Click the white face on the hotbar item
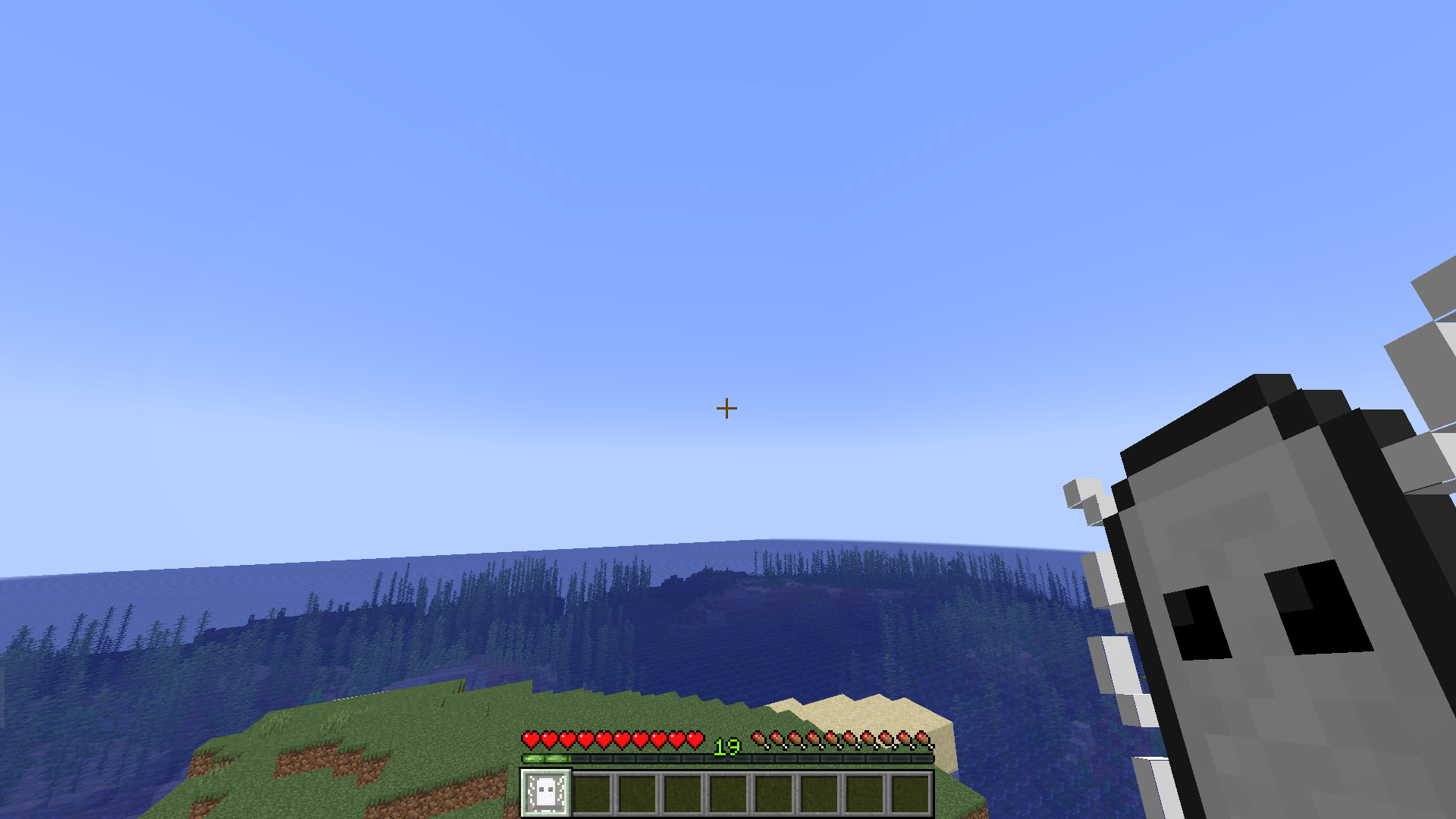The height and width of the screenshot is (819, 1456). coord(544,791)
